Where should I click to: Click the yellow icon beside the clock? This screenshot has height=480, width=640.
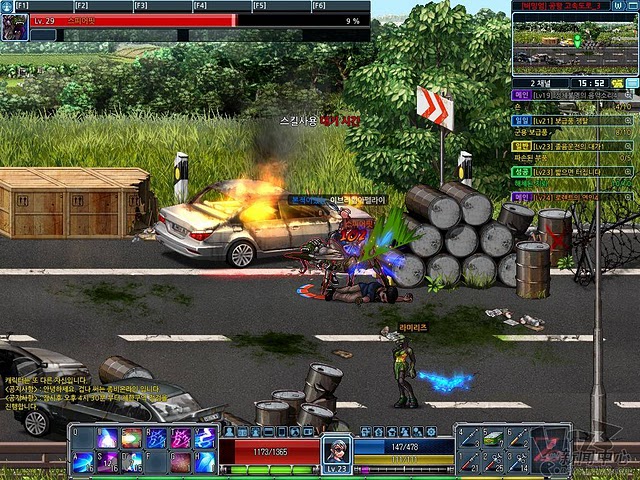pos(618,83)
